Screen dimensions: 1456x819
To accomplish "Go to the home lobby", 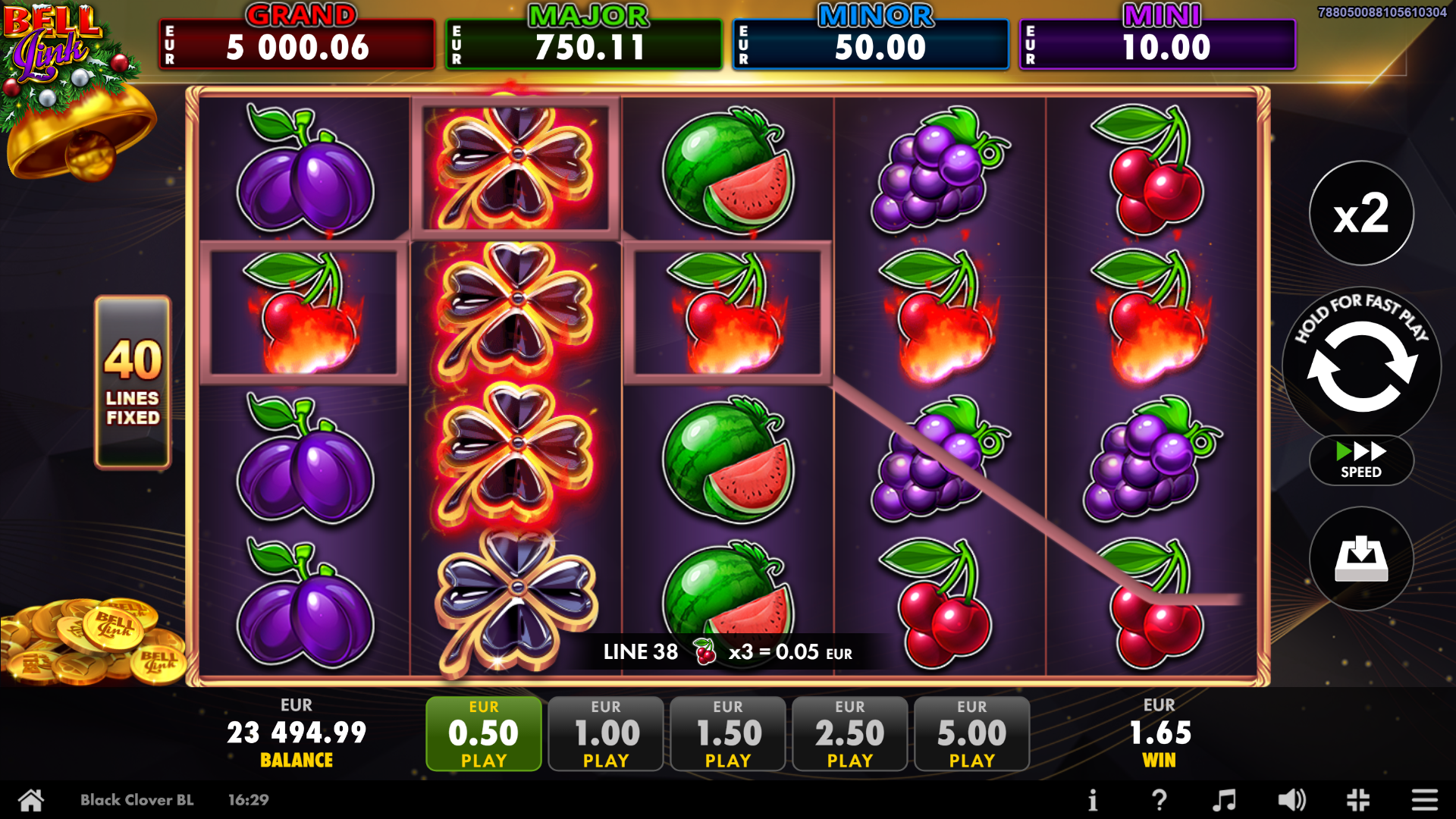I will click(31, 799).
